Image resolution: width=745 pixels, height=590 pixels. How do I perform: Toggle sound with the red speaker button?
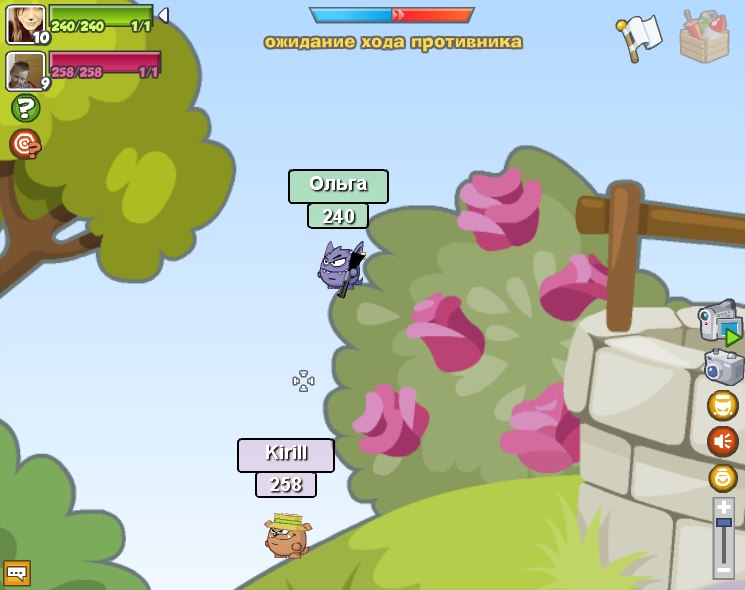pos(722,441)
